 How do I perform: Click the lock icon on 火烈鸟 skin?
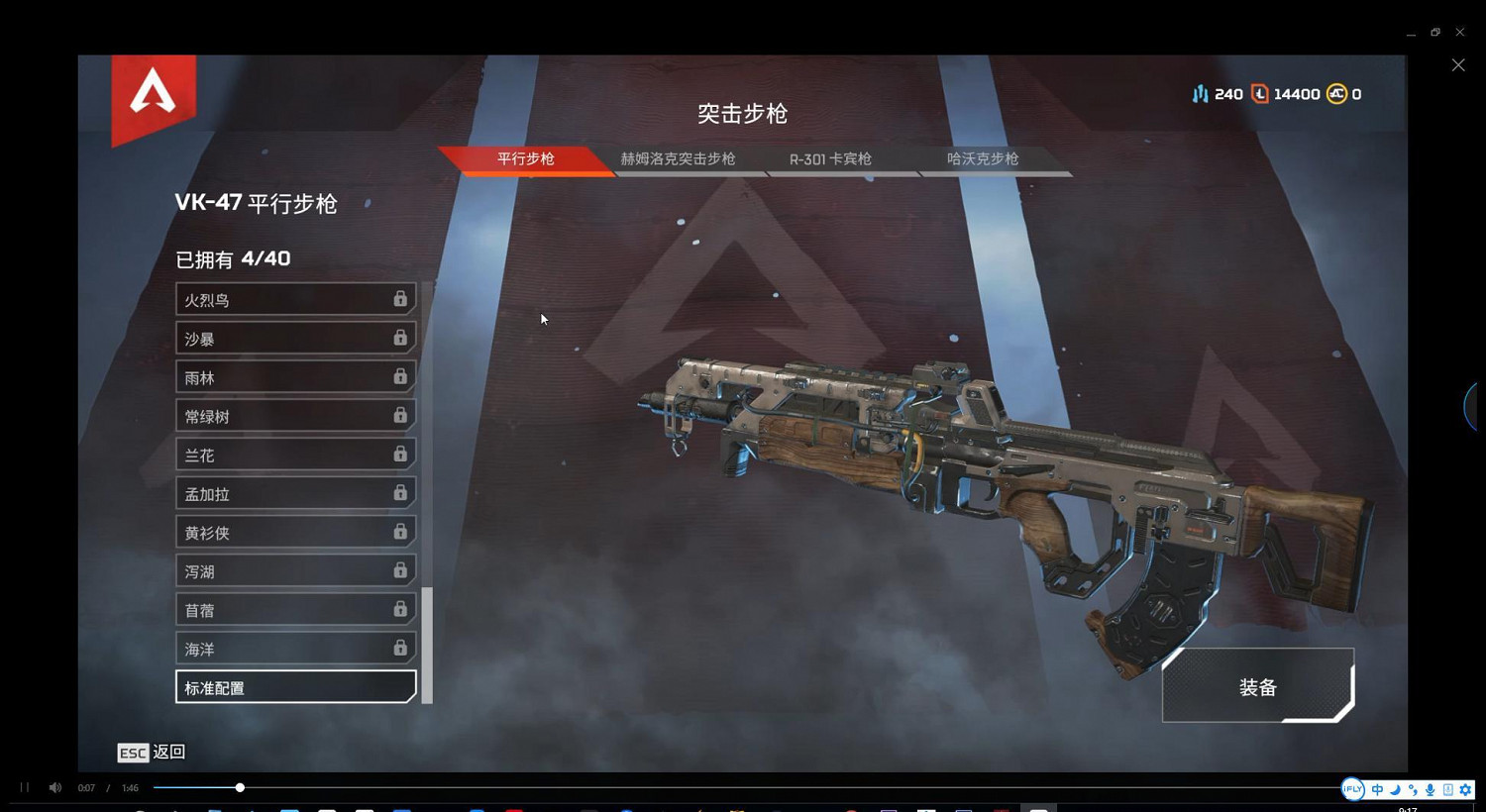point(400,298)
